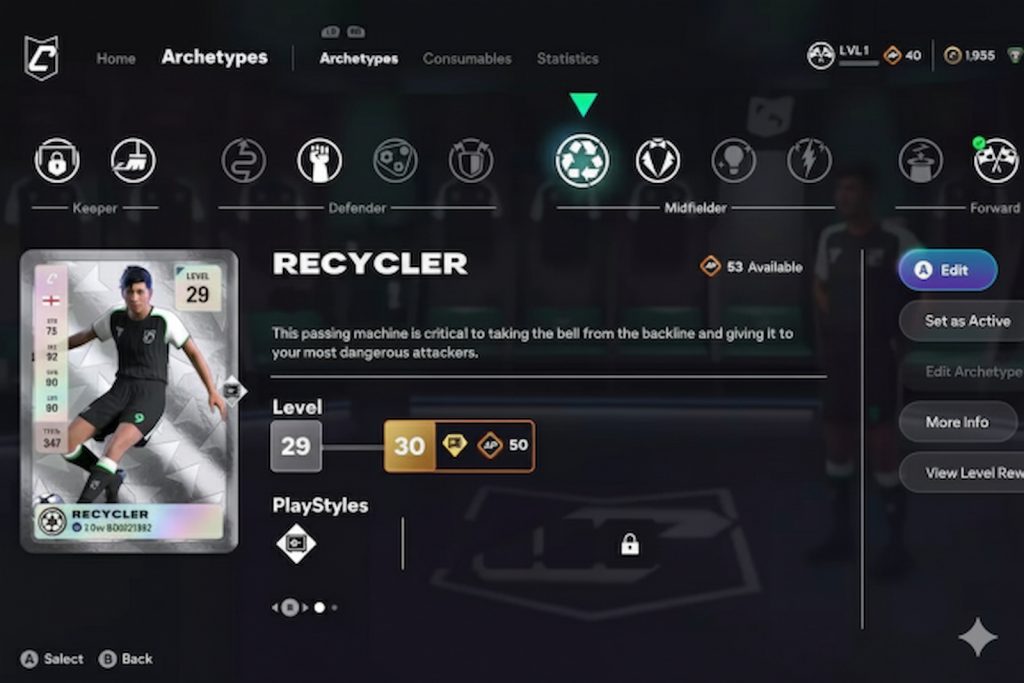Choose the padlock Keeper archetype
Viewport: 1024px width, 683px height.
(57, 160)
